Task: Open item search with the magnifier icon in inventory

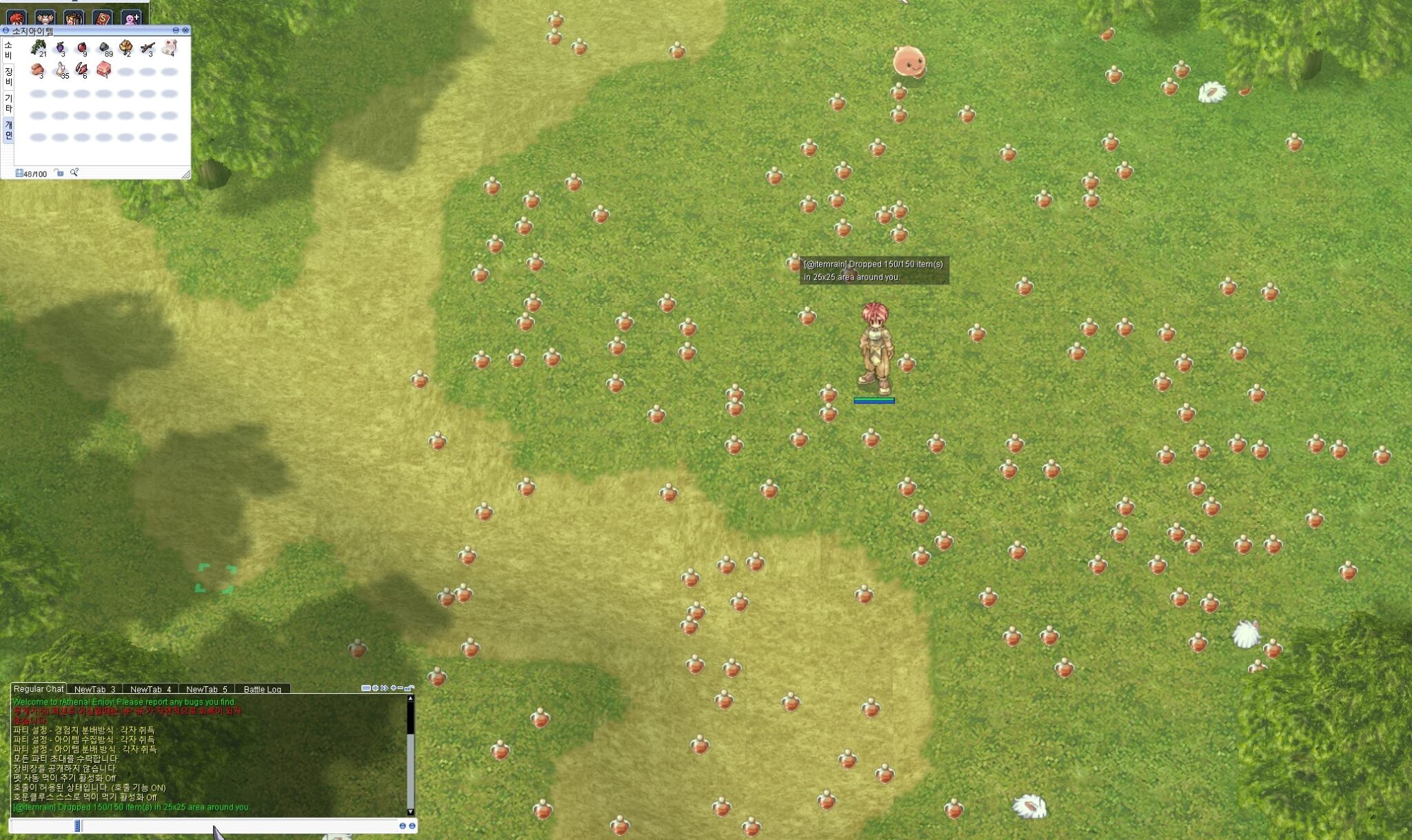Action: point(74,174)
